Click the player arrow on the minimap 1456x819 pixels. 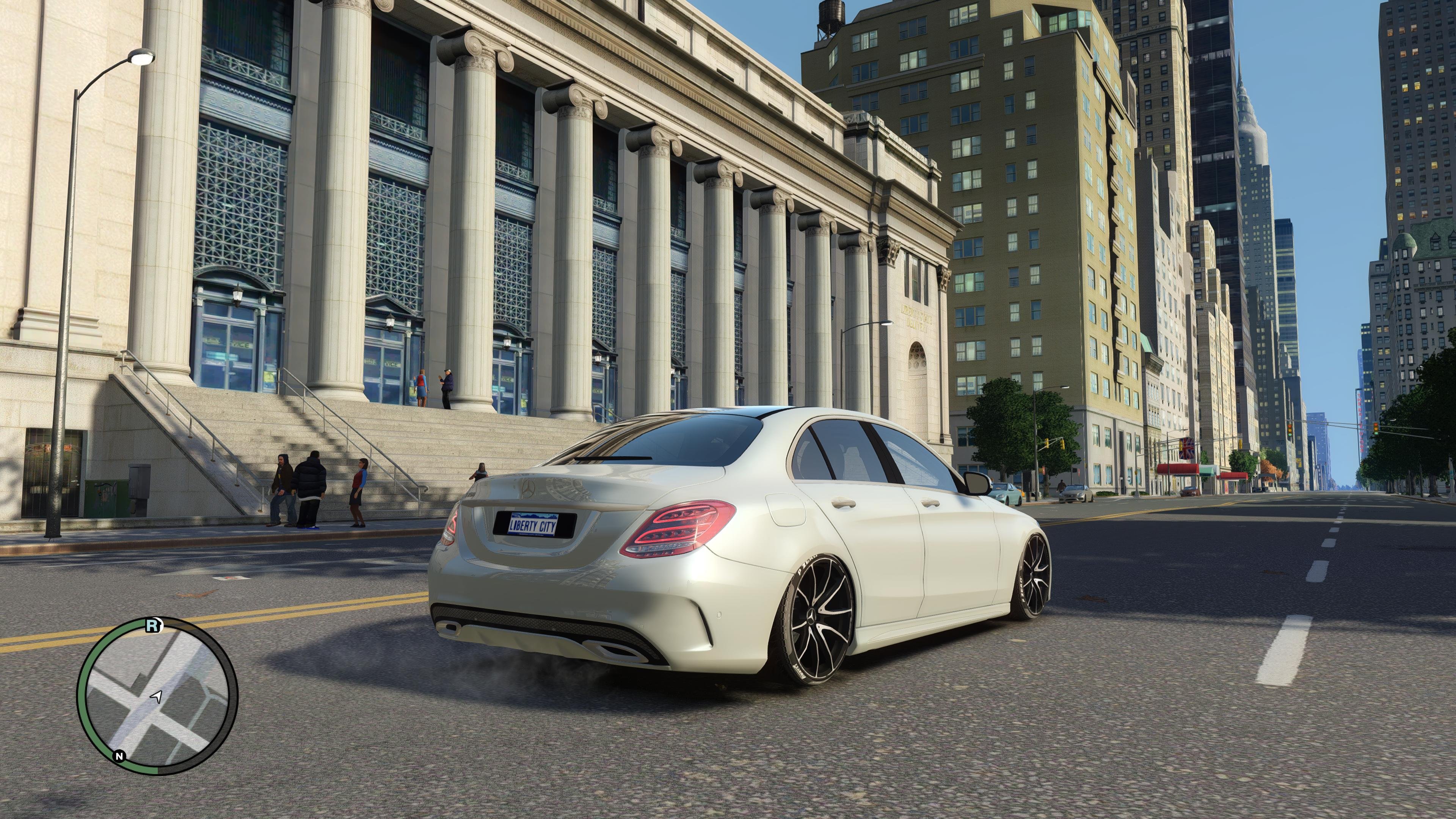point(157,696)
